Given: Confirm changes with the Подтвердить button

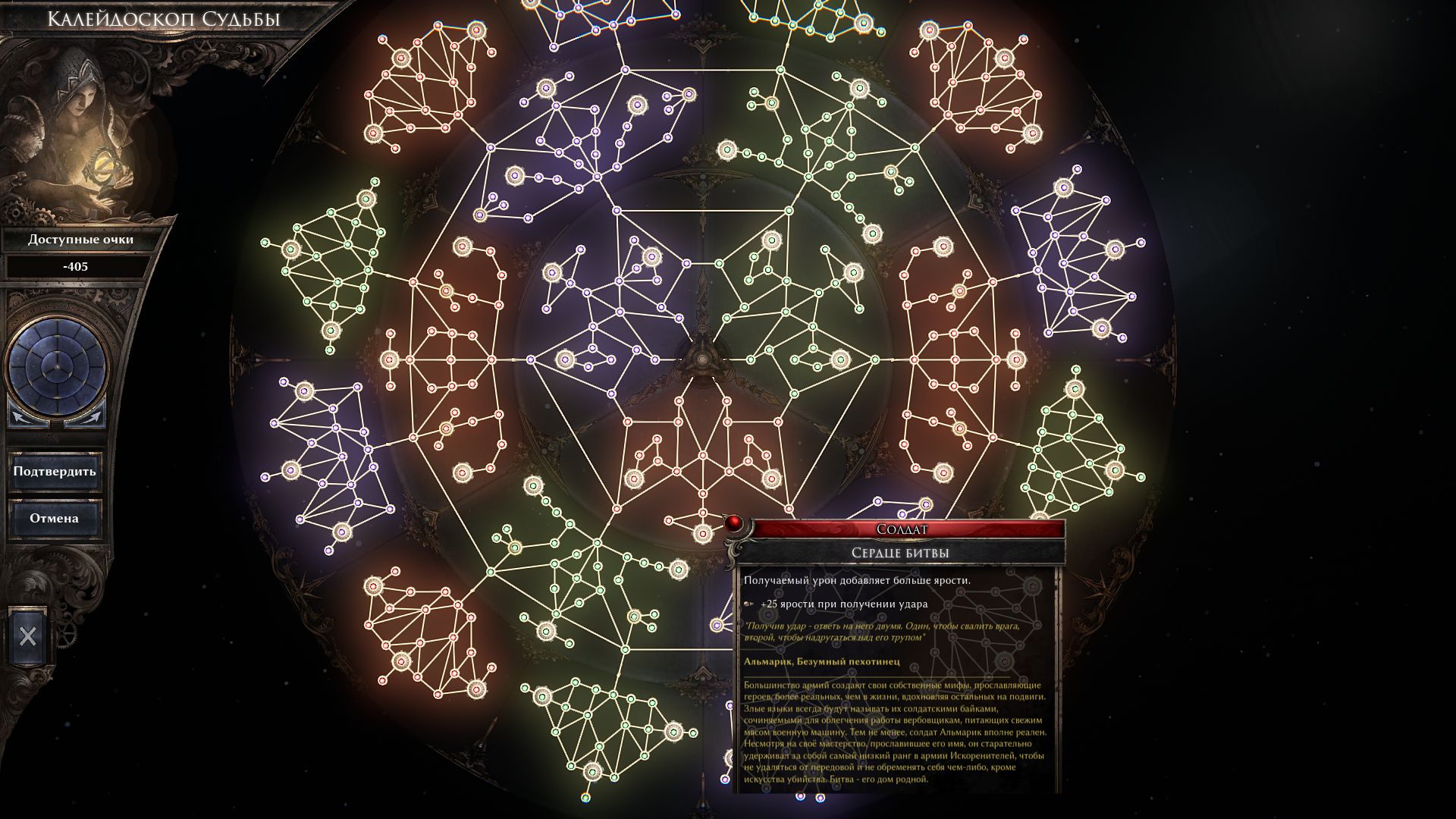Looking at the screenshot, I should [55, 472].
